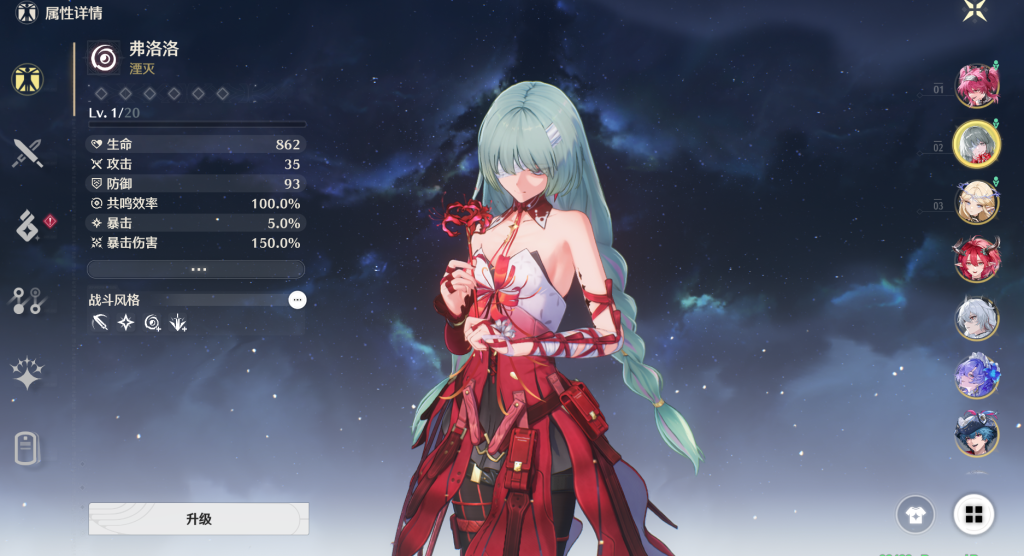Open the outfit wardrobe shirt button
Viewport: 1024px width, 556px height.
[x=916, y=515]
